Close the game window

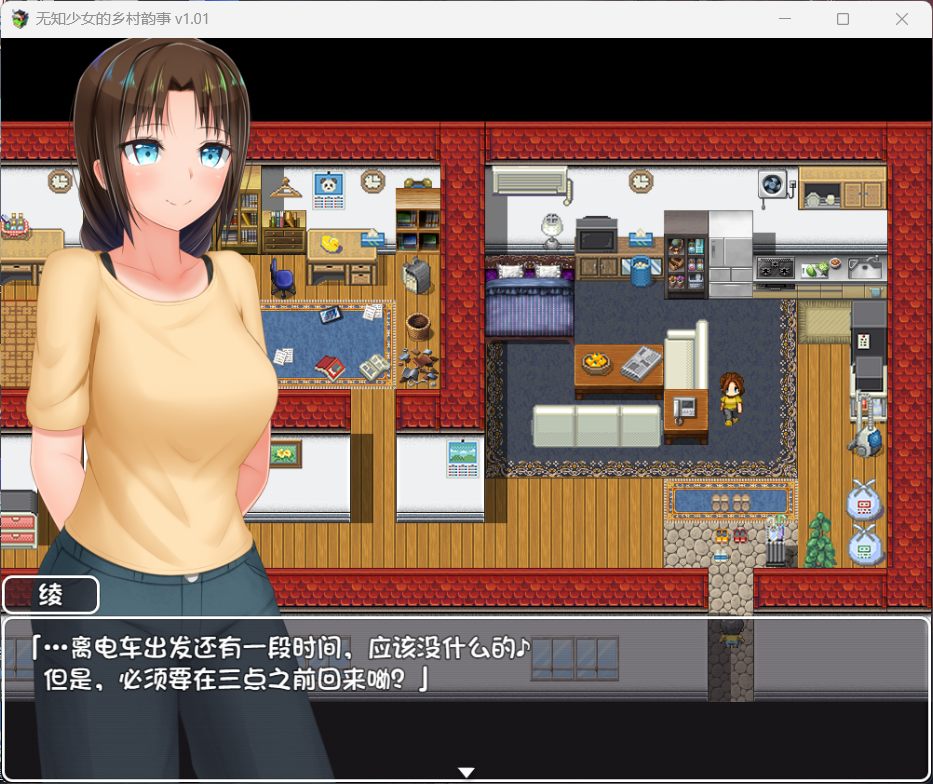903,19
